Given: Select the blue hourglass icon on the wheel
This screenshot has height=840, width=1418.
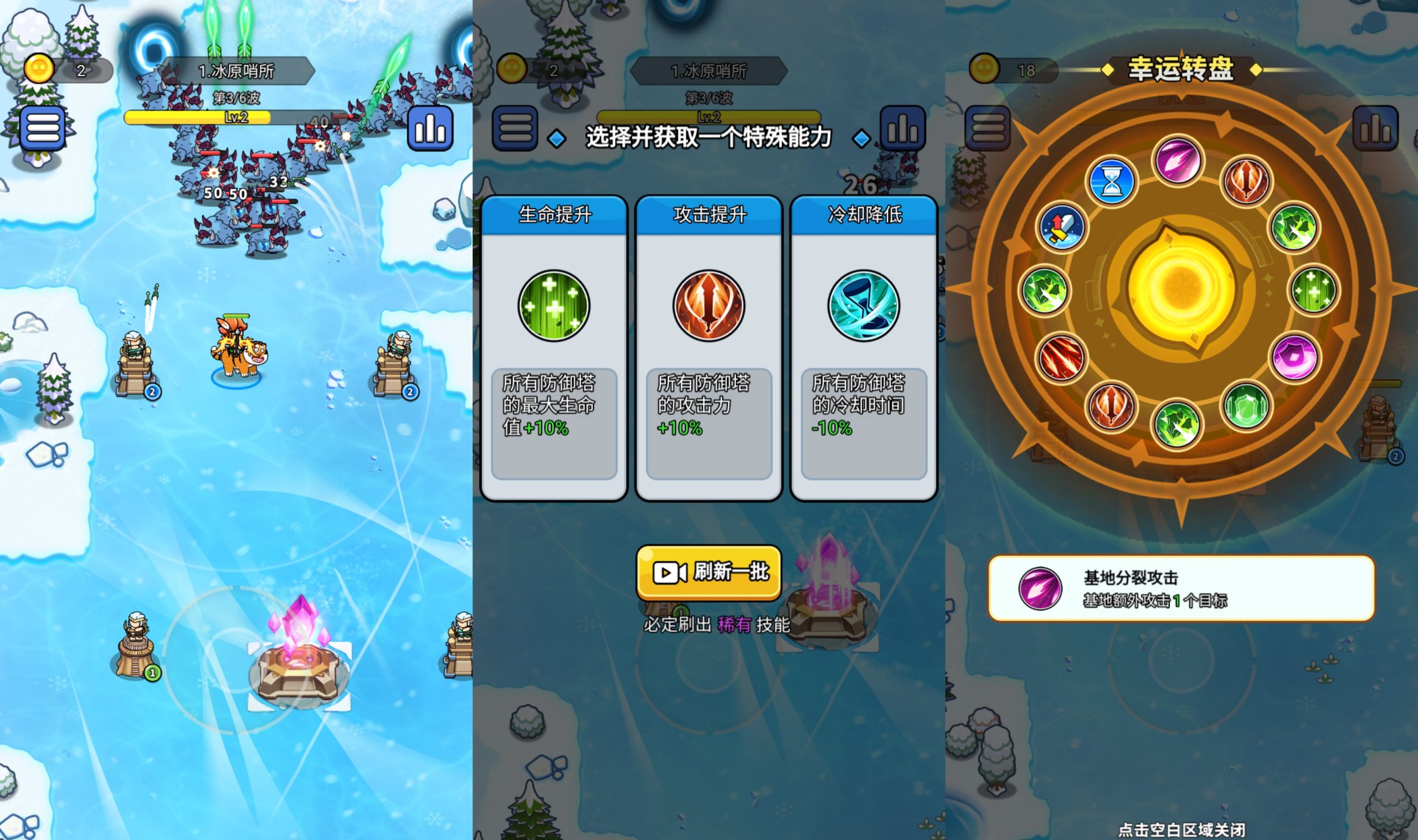Looking at the screenshot, I should tap(1112, 182).
